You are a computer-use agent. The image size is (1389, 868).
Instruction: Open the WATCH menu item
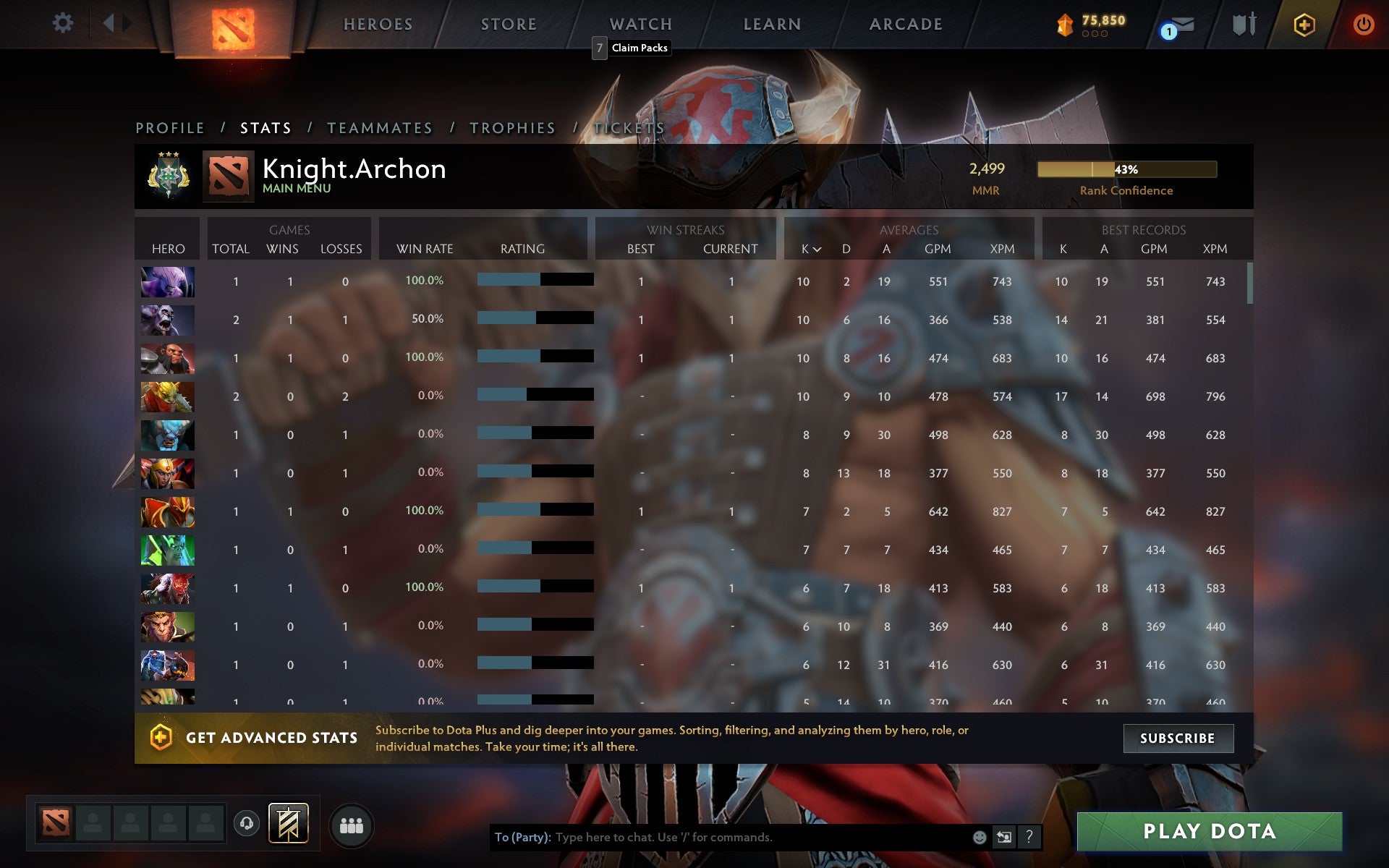pyautogui.click(x=640, y=23)
